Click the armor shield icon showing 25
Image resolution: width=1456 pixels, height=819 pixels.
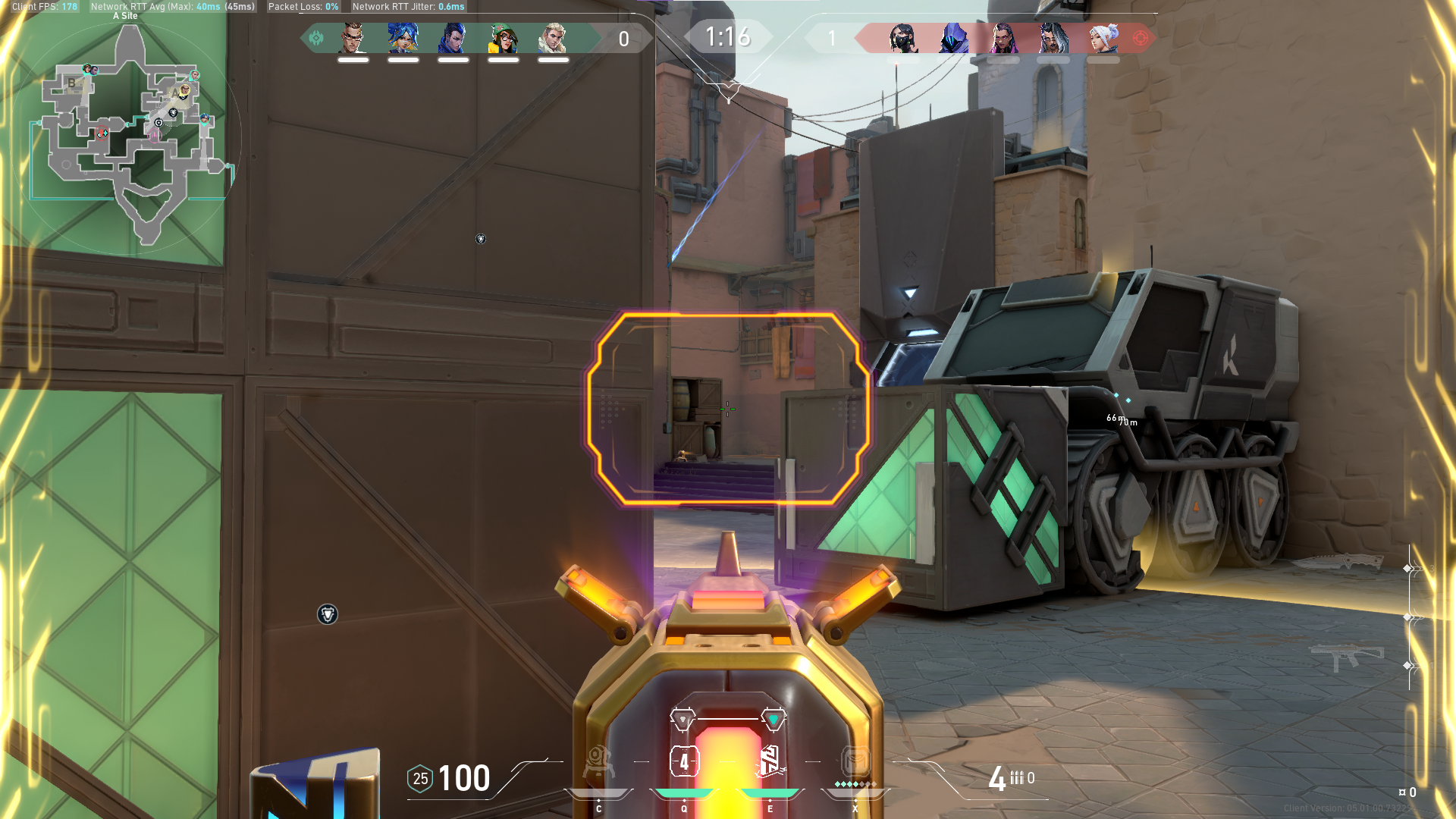420,779
